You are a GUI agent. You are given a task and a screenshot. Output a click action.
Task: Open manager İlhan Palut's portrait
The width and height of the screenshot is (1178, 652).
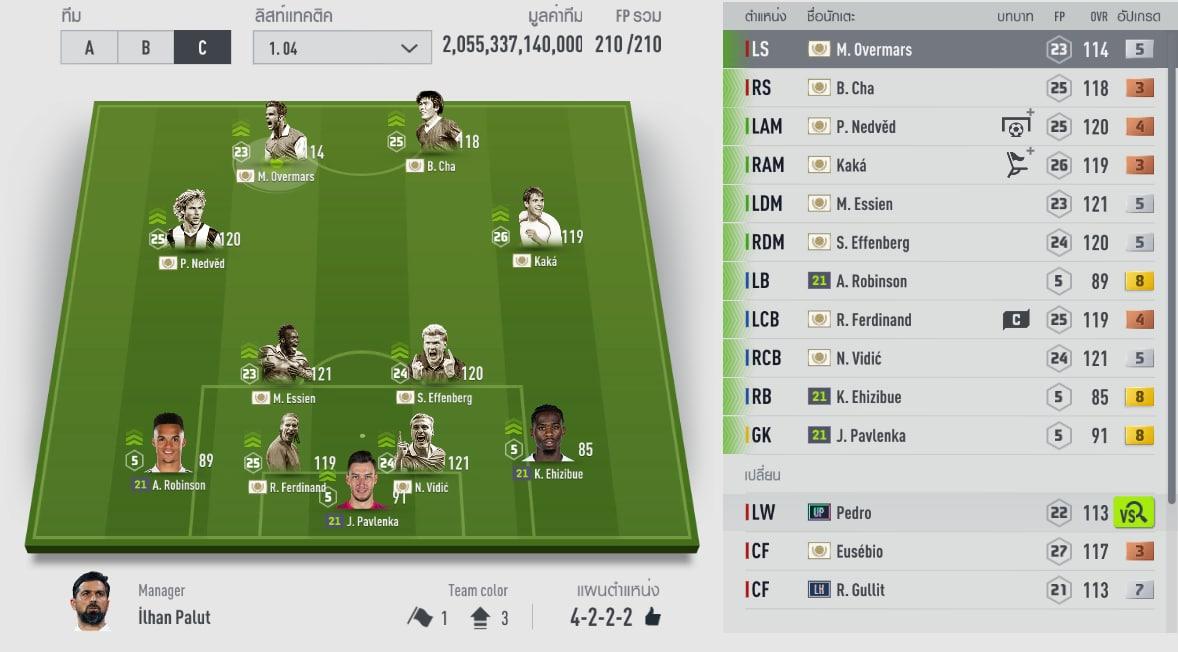[x=91, y=601]
